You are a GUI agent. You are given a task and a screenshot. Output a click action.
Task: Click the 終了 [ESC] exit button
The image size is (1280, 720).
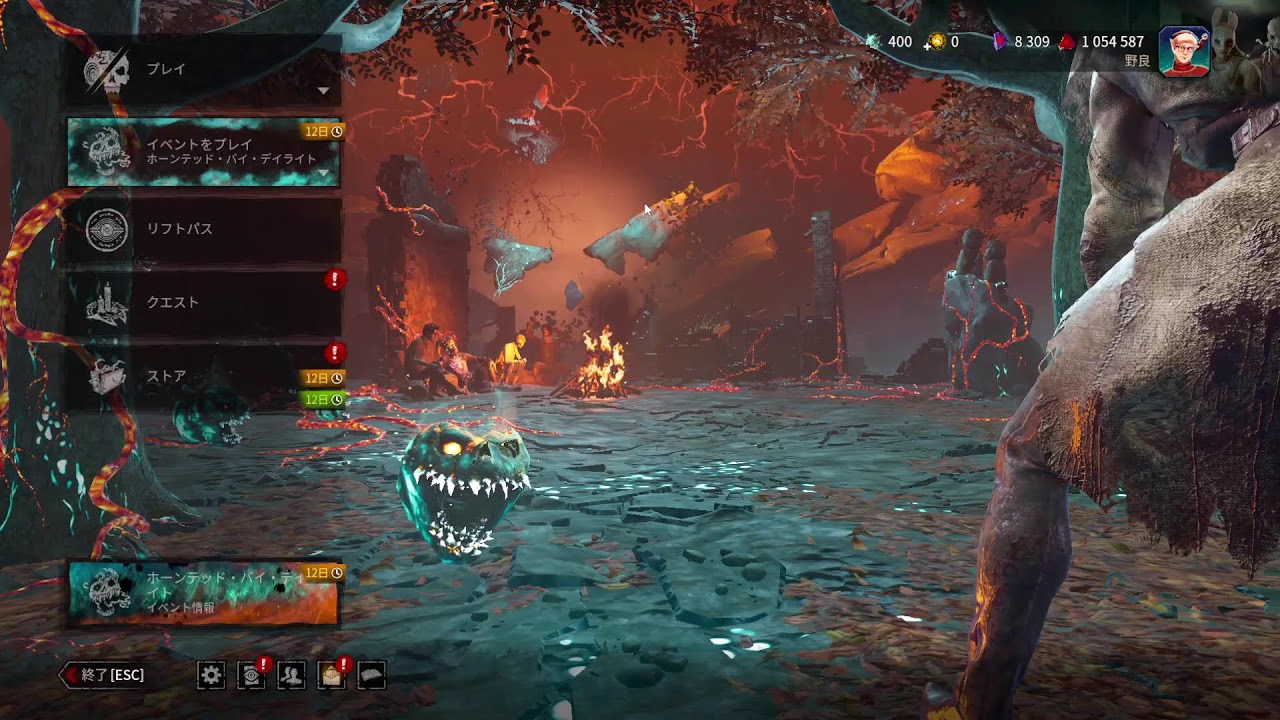click(x=103, y=675)
